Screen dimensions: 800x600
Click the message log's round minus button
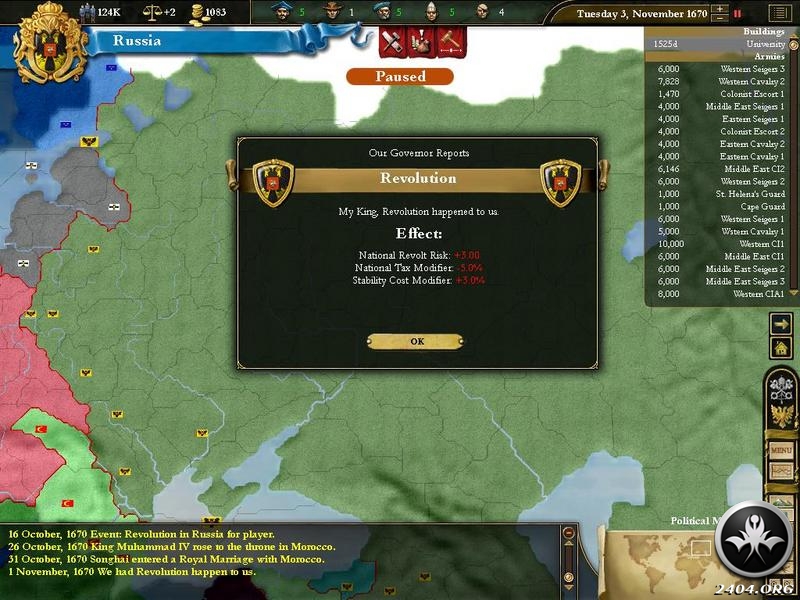569,536
